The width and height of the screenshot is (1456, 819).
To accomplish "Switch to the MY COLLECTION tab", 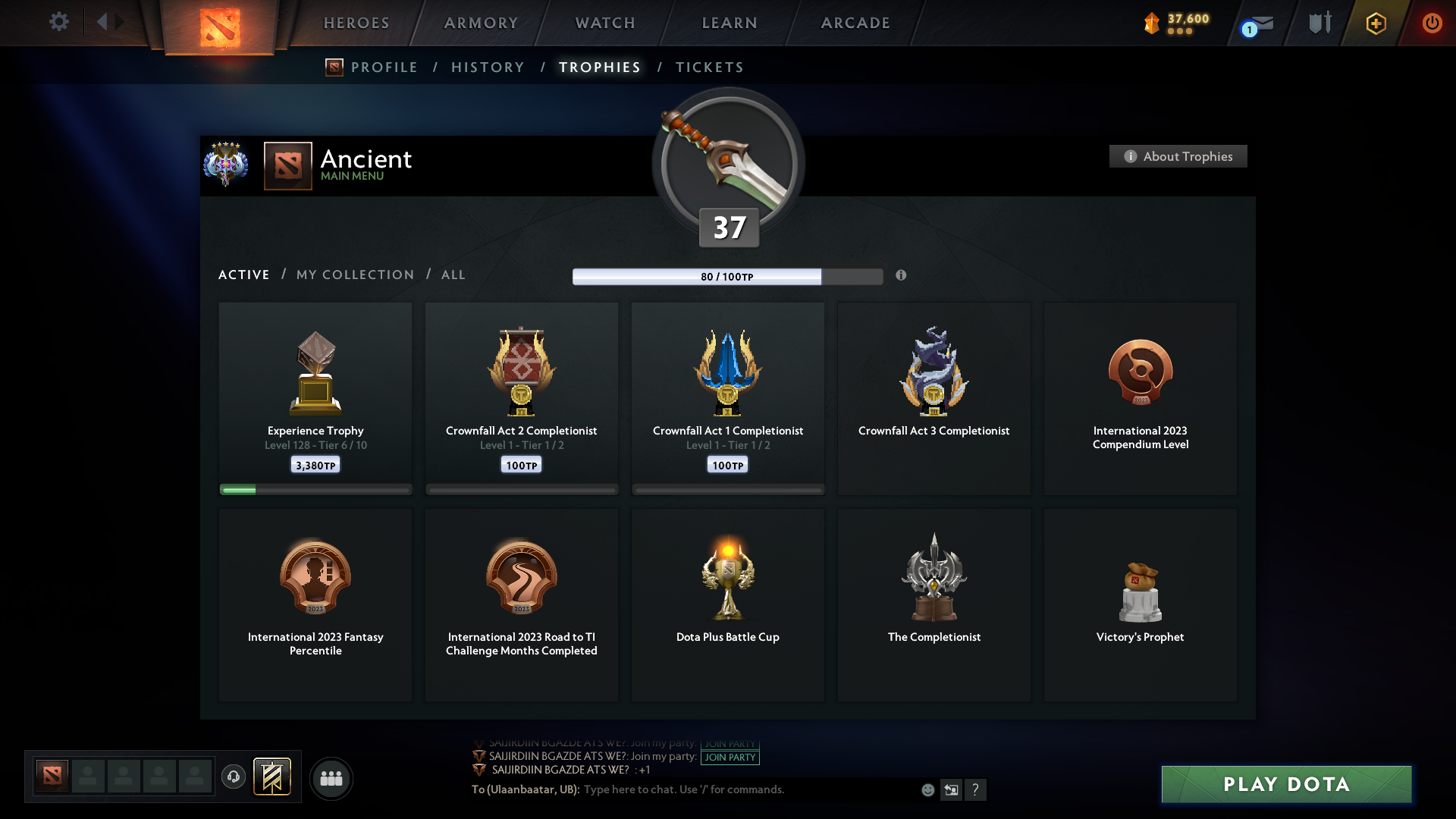I will (354, 275).
